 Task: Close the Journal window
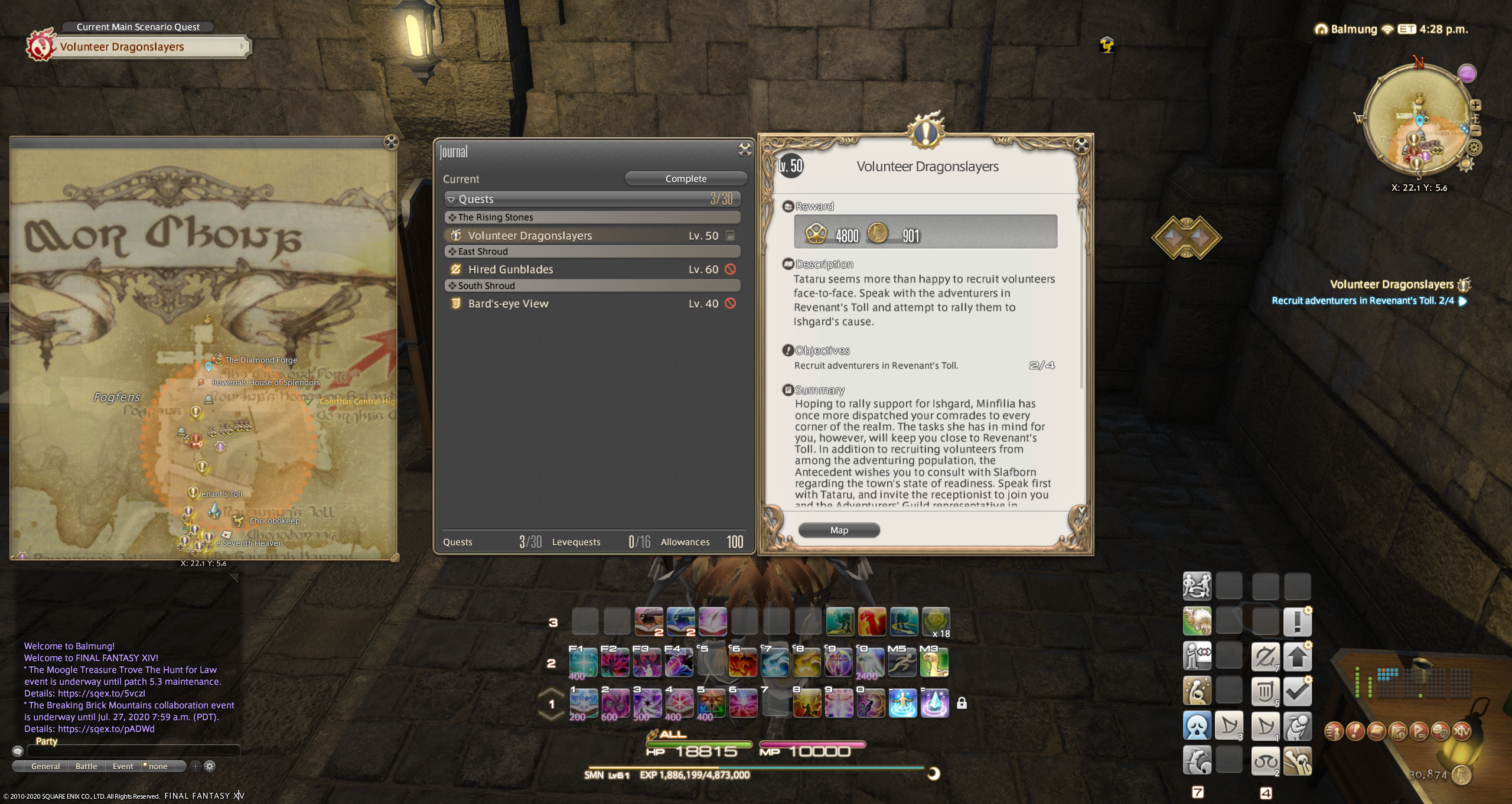[745, 150]
